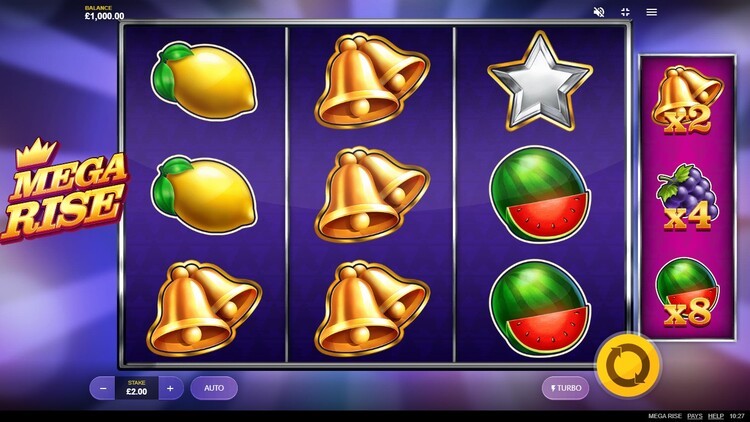Mute the game sound icon
The image size is (750, 422).
coord(599,12)
